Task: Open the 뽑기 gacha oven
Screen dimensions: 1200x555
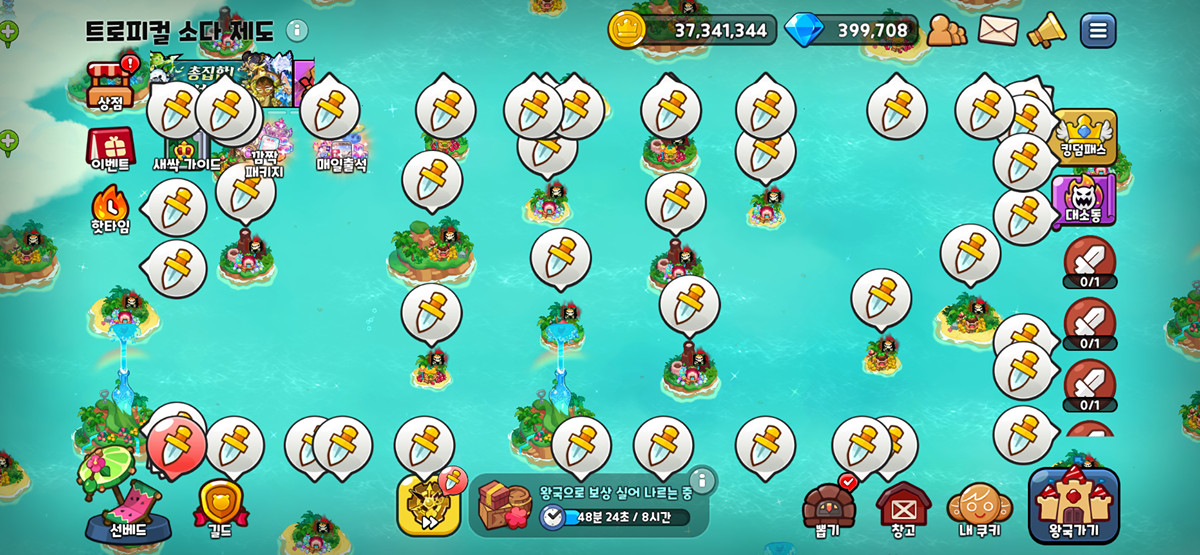Action: point(828,507)
